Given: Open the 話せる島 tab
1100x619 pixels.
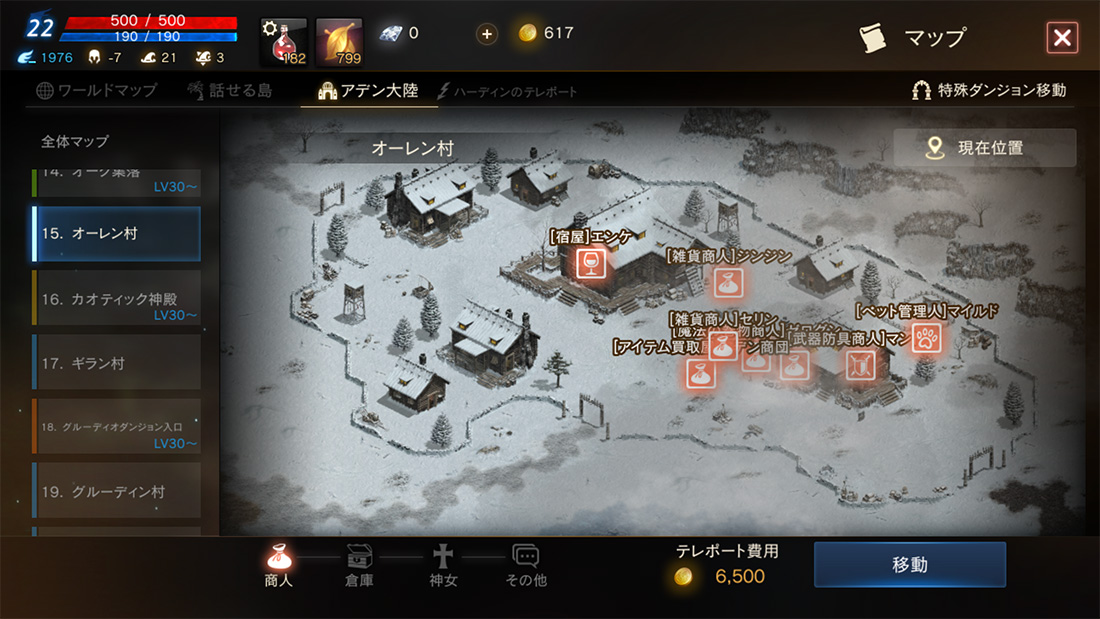Looking at the screenshot, I should [229, 91].
